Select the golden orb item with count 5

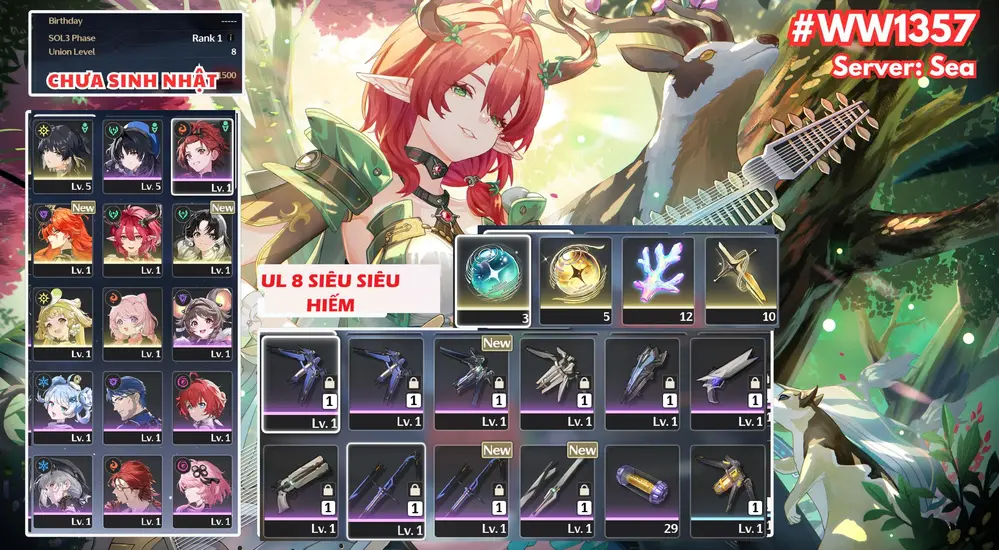(x=576, y=273)
